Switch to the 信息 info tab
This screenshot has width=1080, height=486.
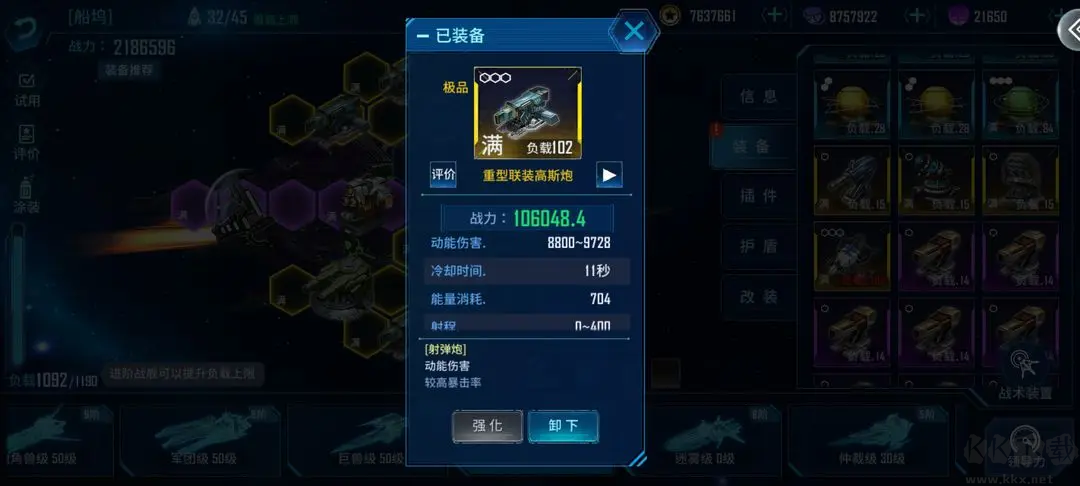[x=758, y=96]
